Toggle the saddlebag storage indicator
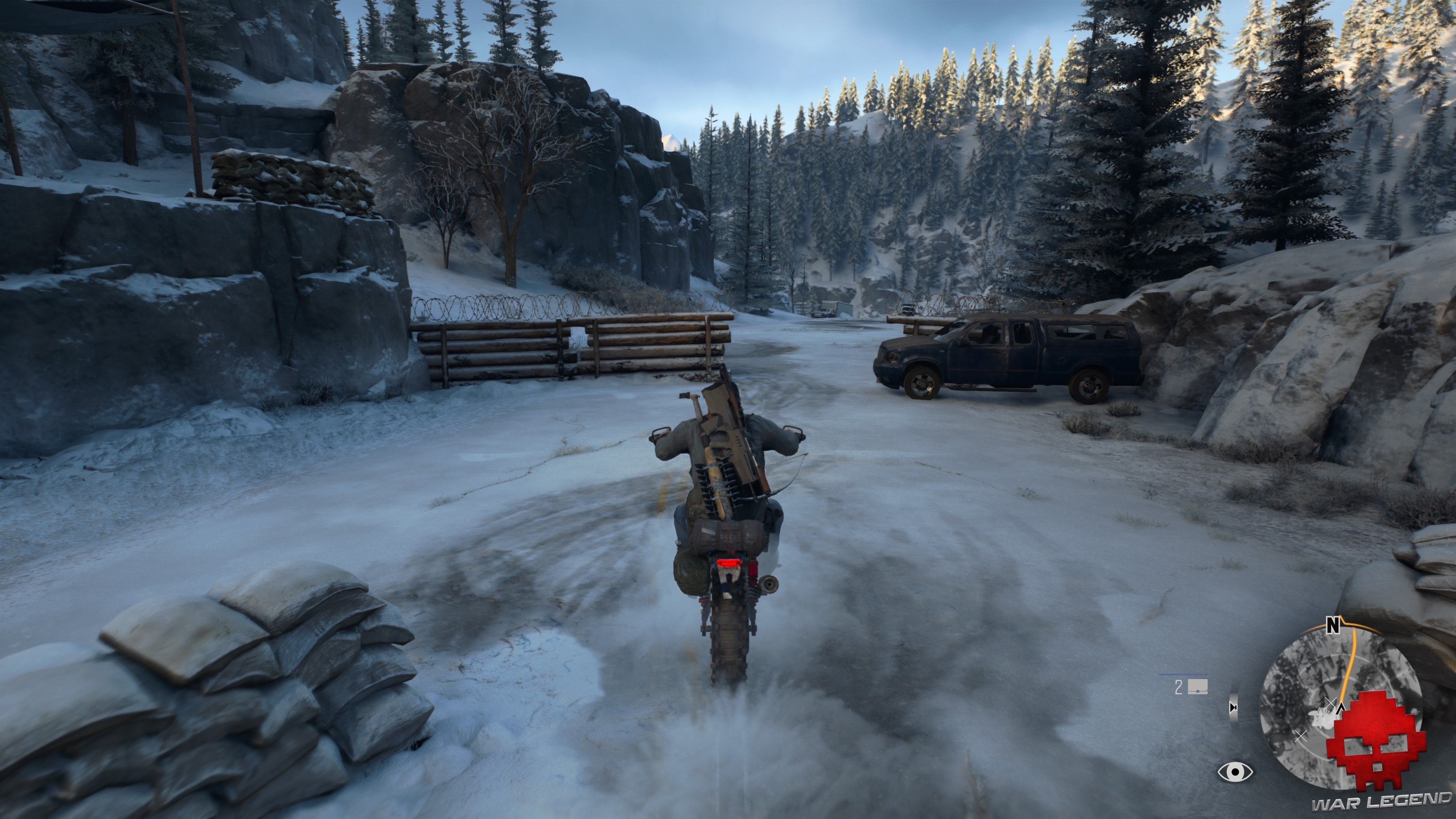This screenshot has width=1456, height=819. (1198, 687)
